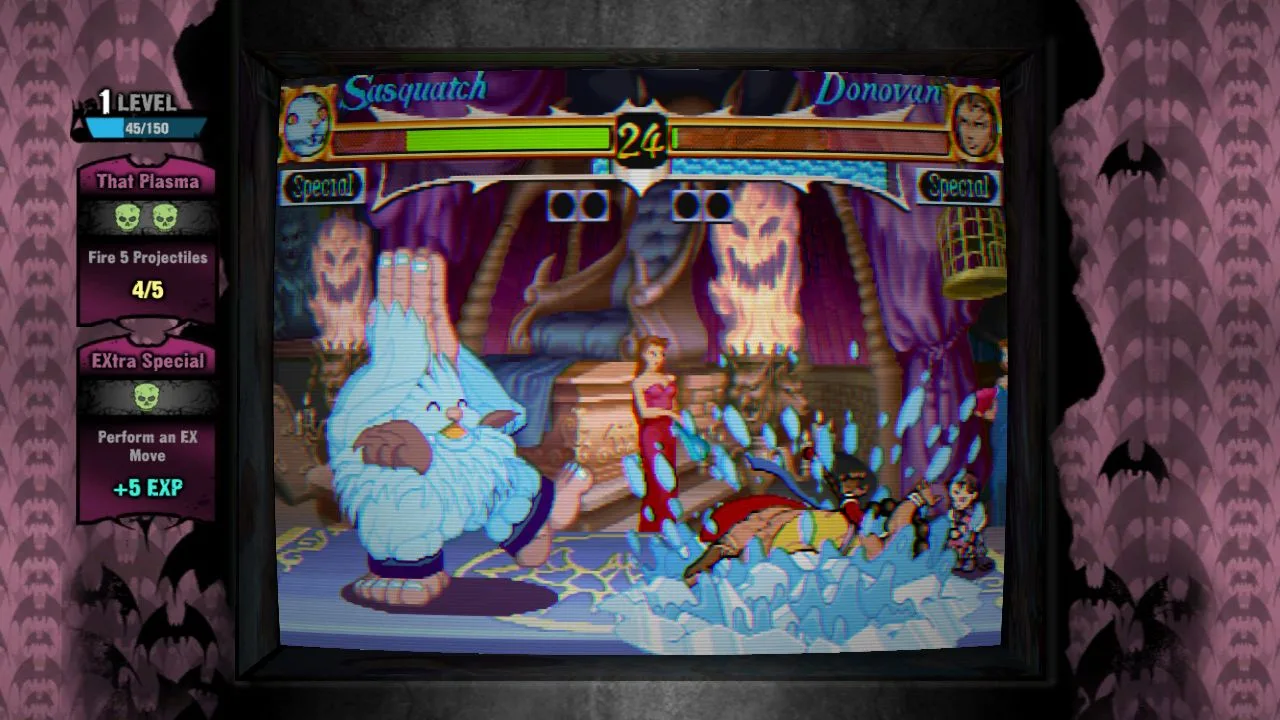1280x720 pixels.
Task: Select the Sasquatch name banner
Action: point(415,88)
